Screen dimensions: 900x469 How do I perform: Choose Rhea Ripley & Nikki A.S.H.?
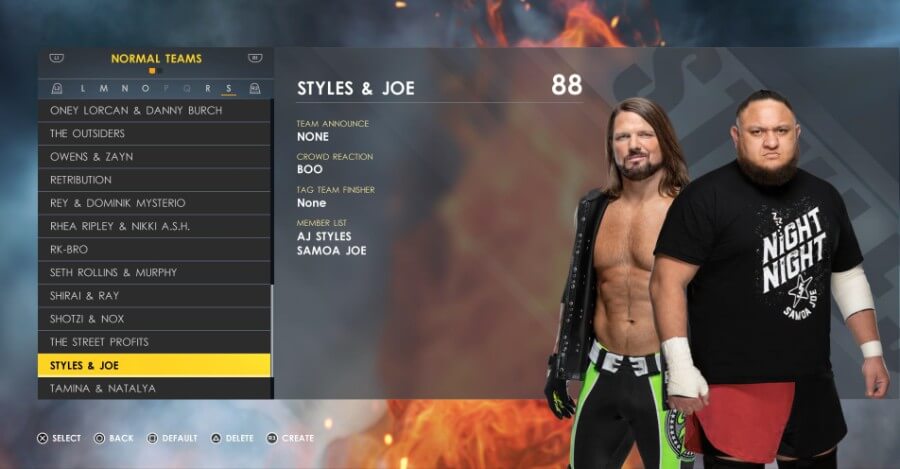[x=155, y=226]
